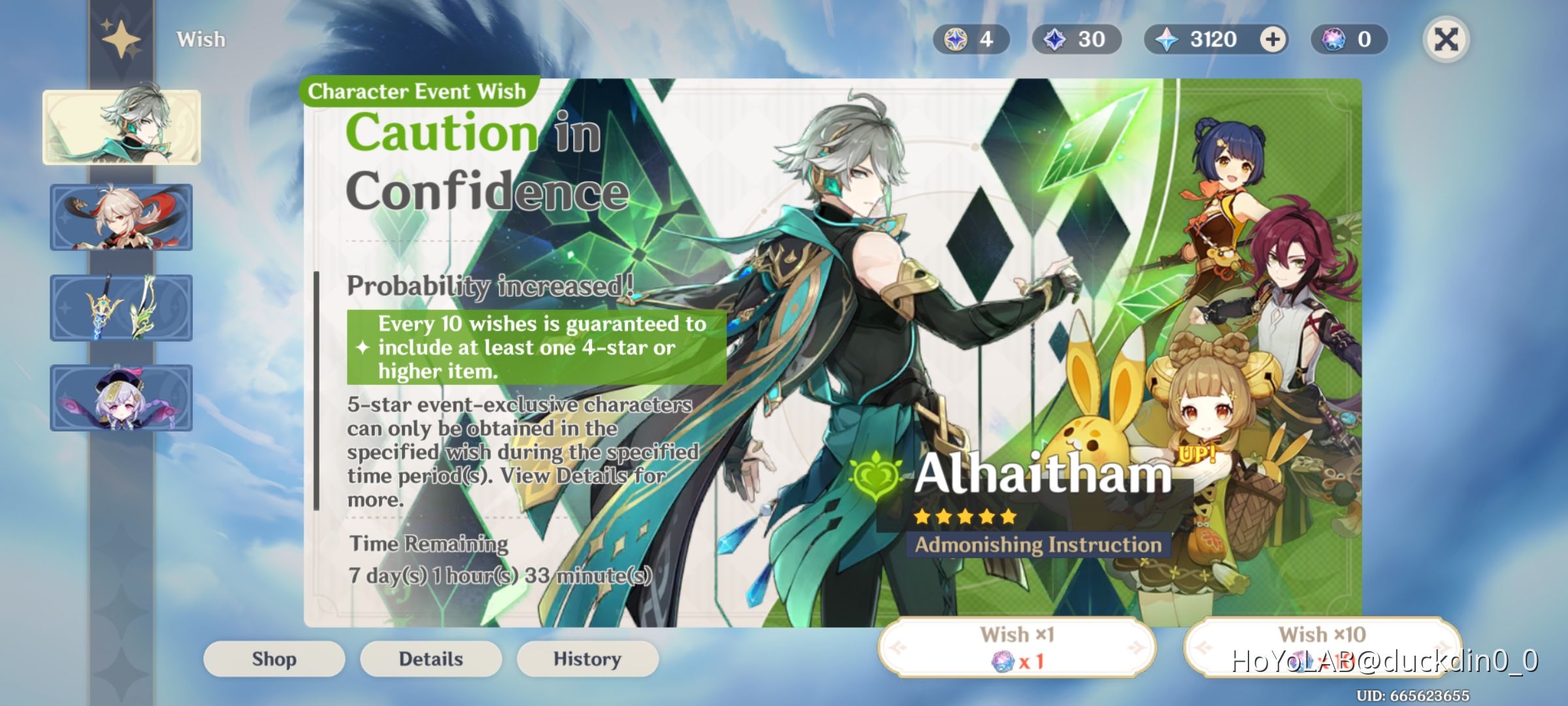This screenshot has width=1568, height=706.
Task: View banner Details
Action: coord(430,659)
